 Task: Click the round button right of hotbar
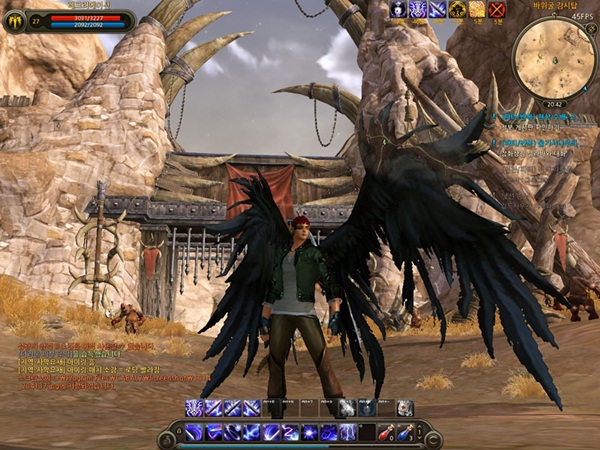coord(433,438)
